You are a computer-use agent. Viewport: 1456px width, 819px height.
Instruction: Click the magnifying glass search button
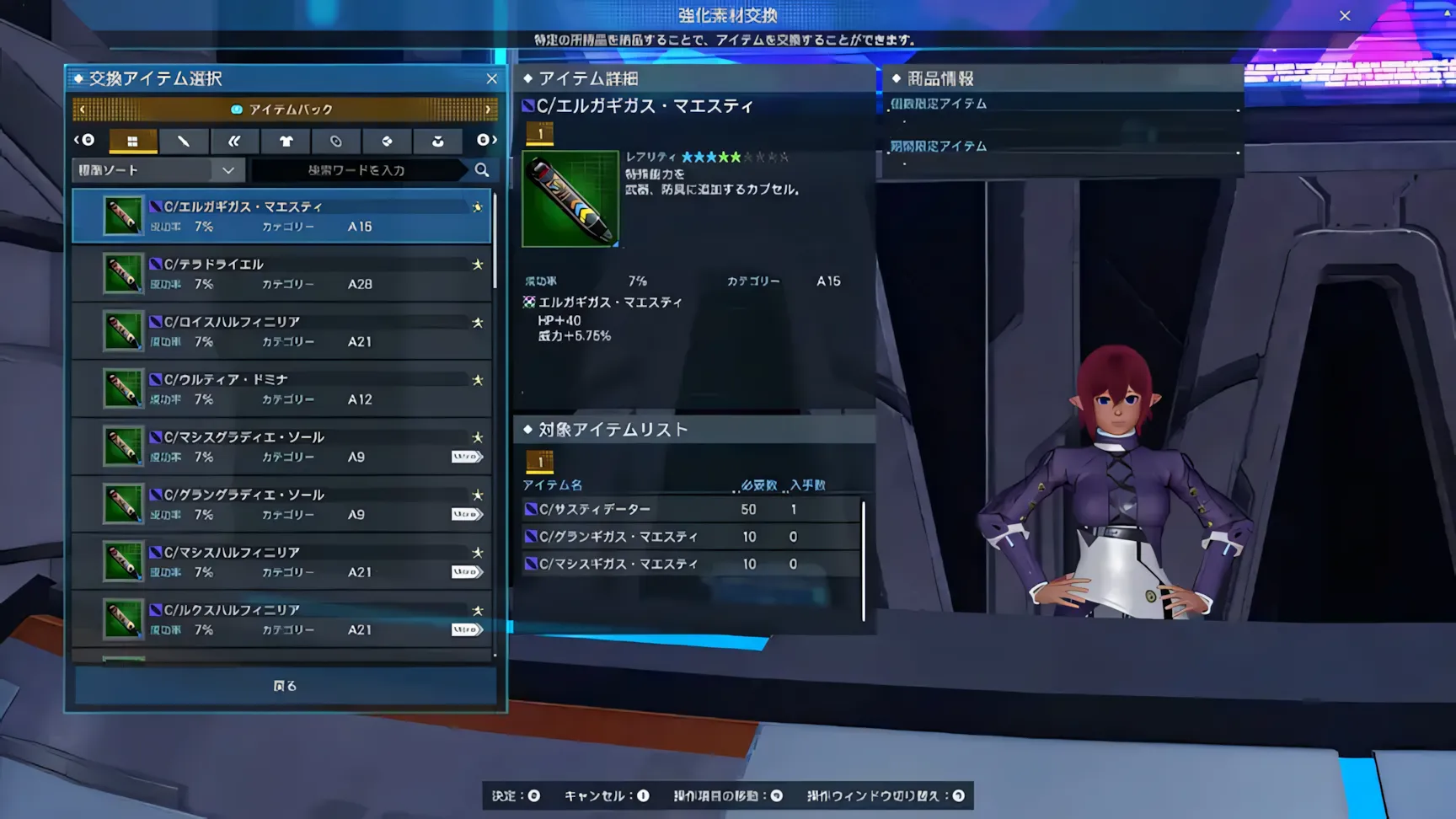tap(482, 170)
